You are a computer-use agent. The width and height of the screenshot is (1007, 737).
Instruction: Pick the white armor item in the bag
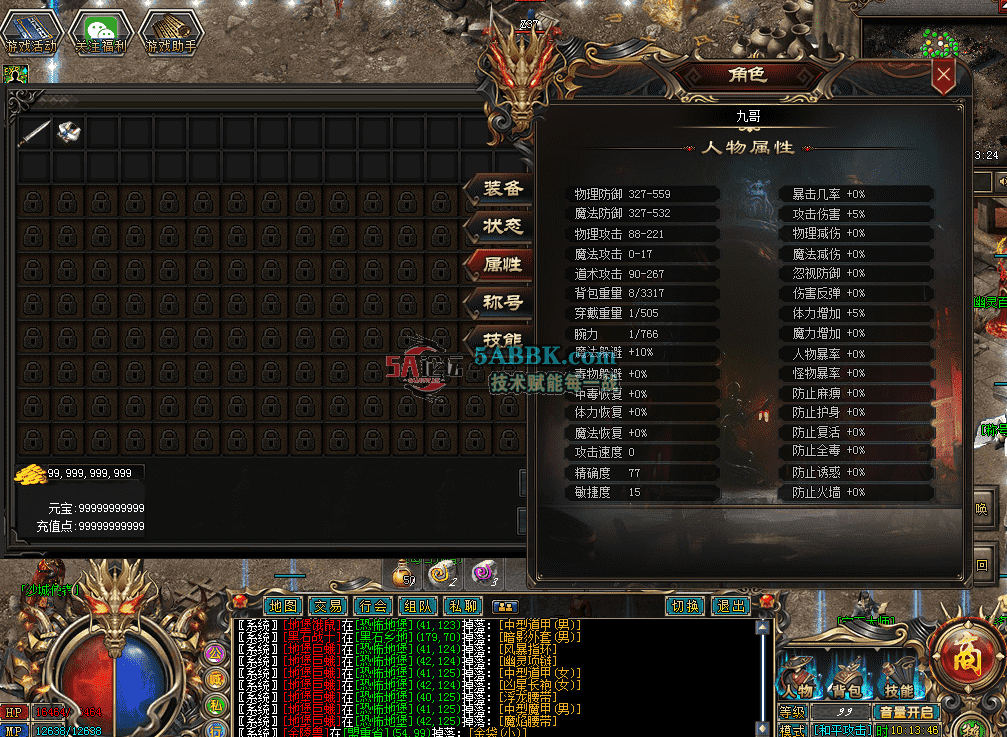tap(68, 132)
